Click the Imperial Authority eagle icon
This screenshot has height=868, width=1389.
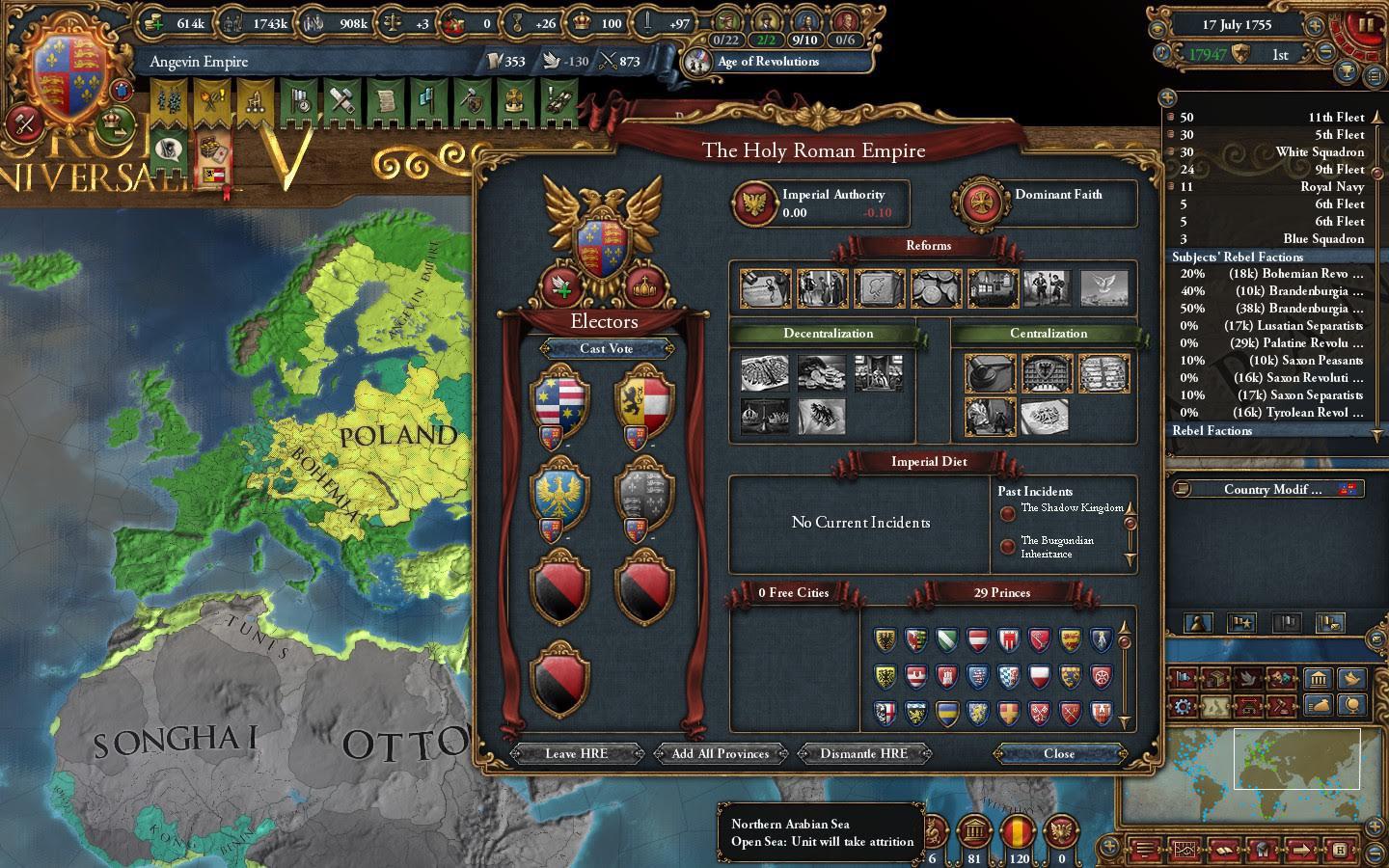[754, 203]
